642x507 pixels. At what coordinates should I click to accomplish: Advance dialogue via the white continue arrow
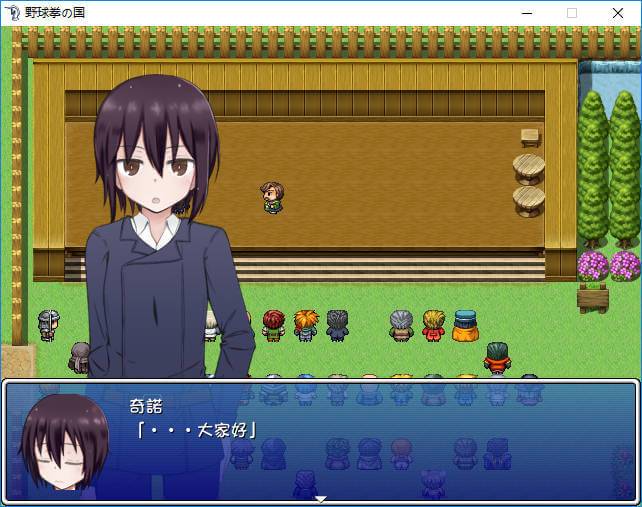tap(320, 498)
